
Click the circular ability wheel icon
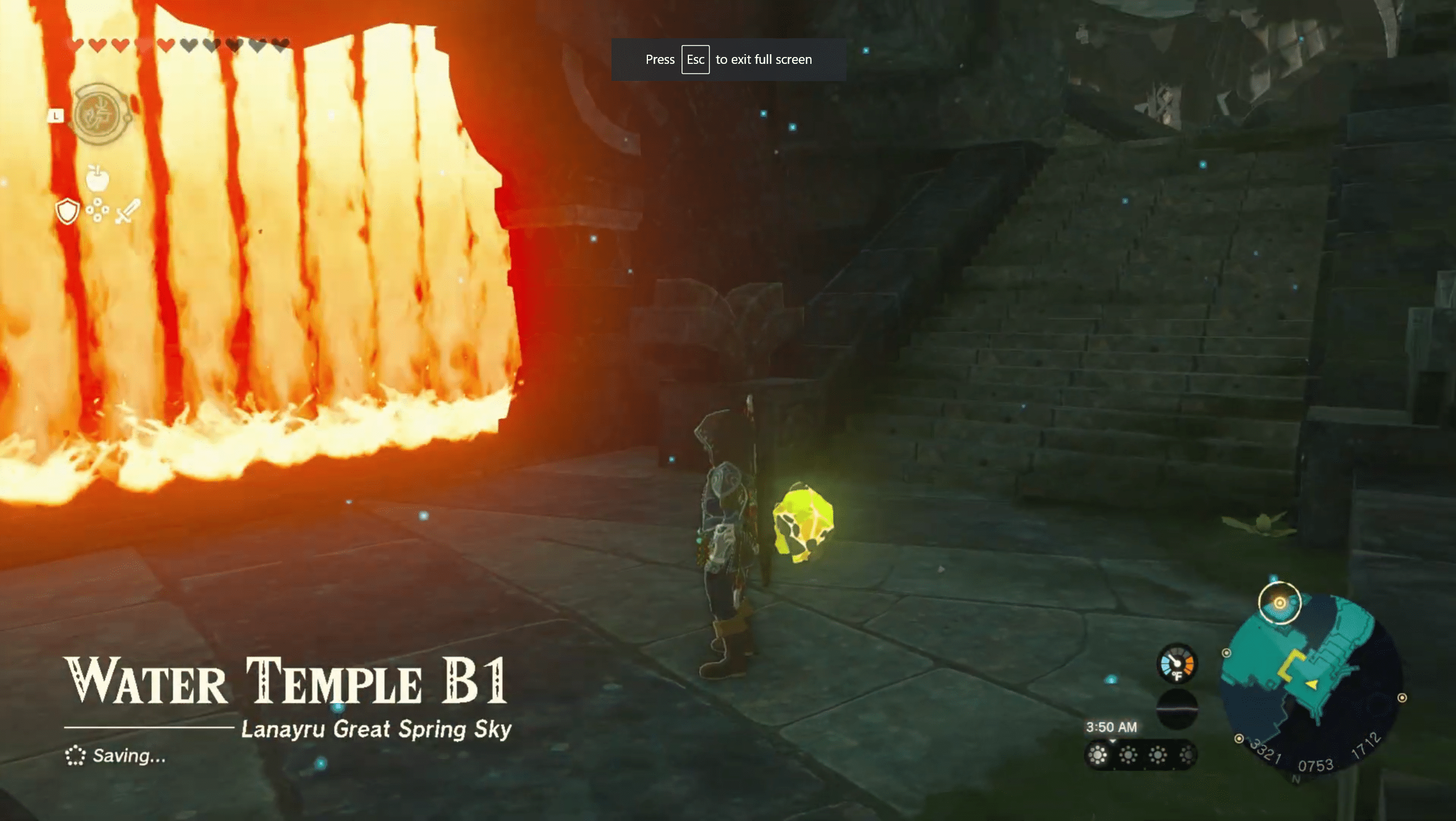(100, 114)
